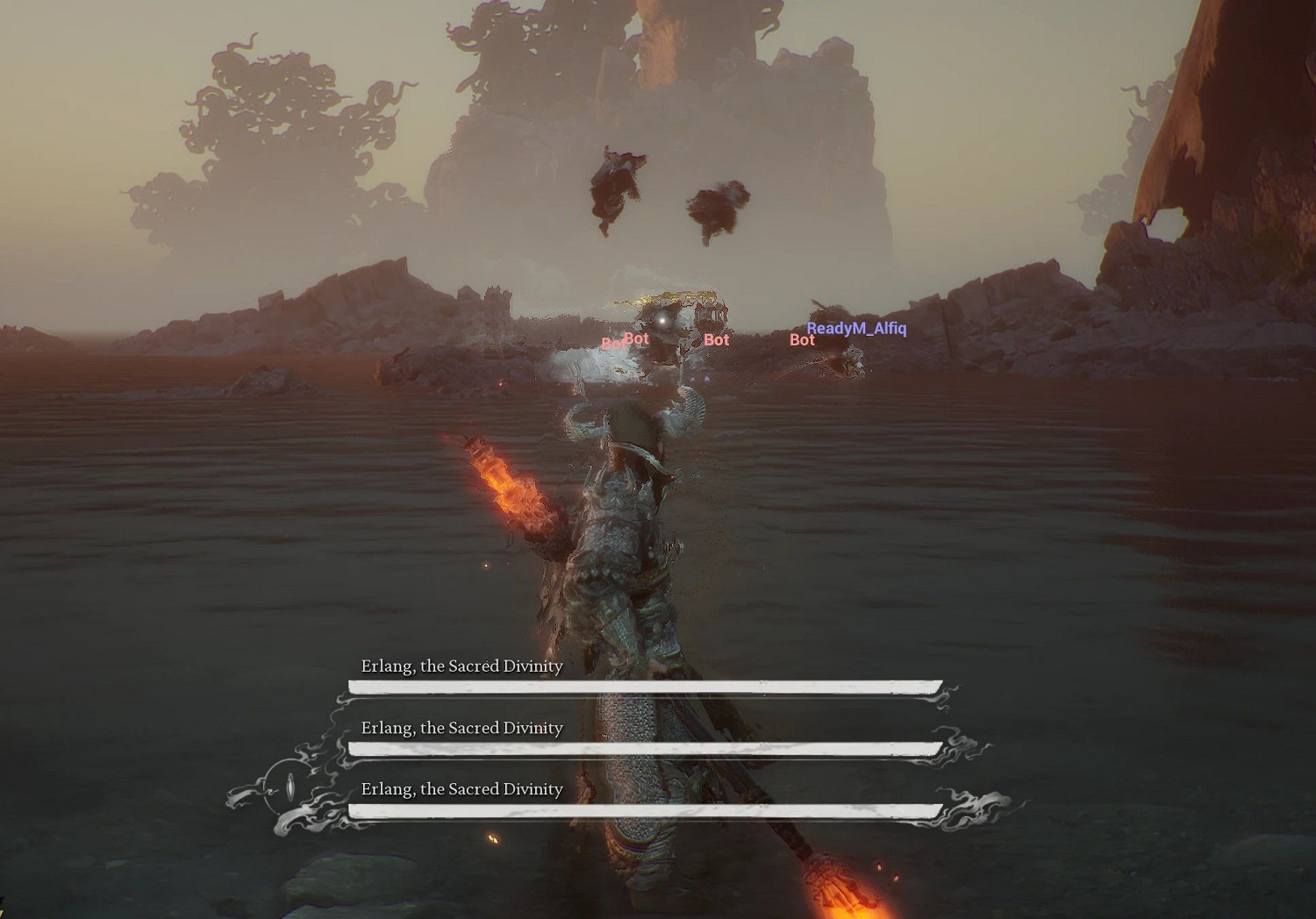Image resolution: width=1316 pixels, height=919 pixels.
Task: Click the leftmost pink Bot name tag
Action: (x=613, y=344)
